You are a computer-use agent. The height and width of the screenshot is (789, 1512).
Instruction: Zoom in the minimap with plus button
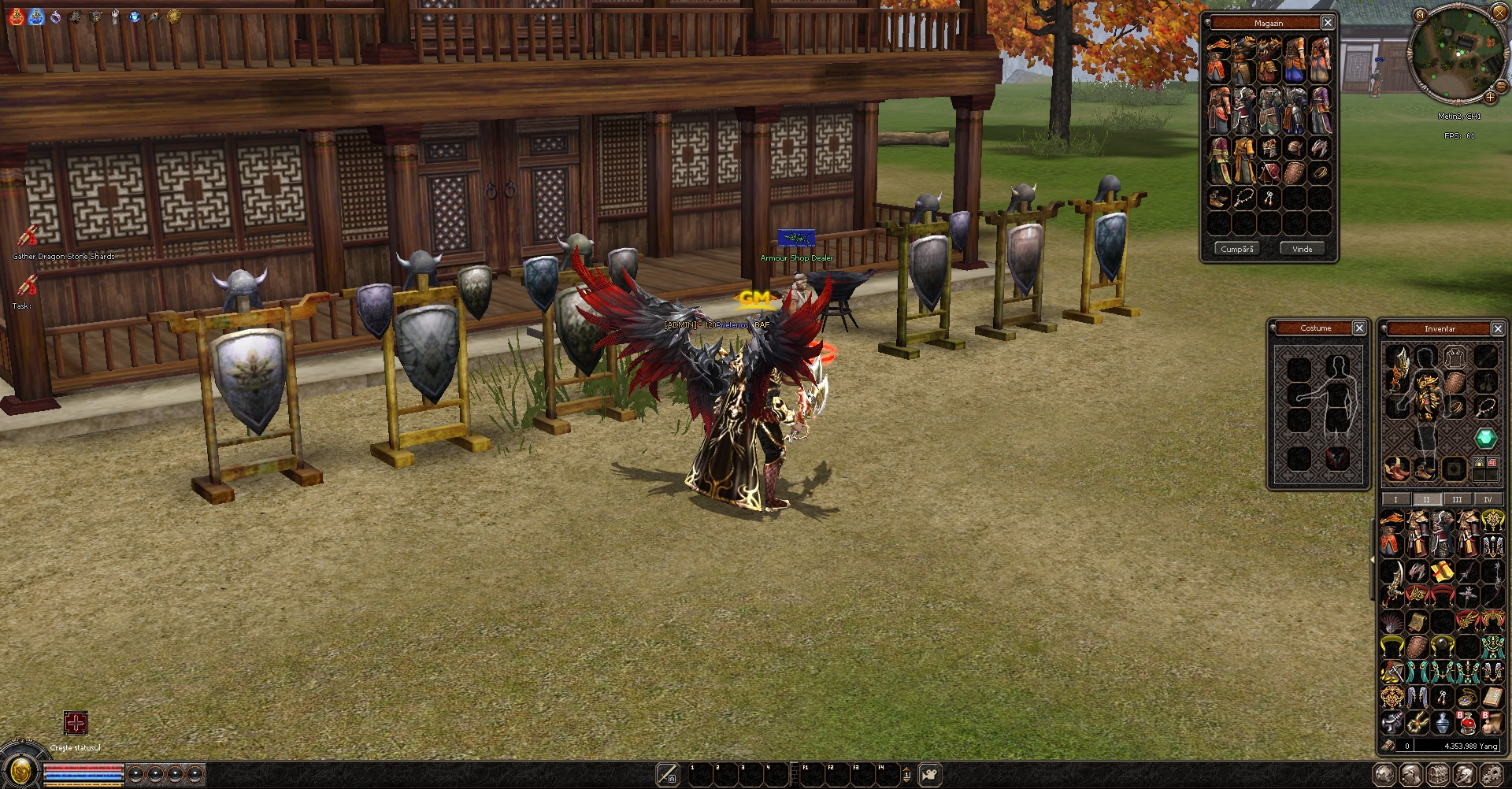coord(1490,97)
